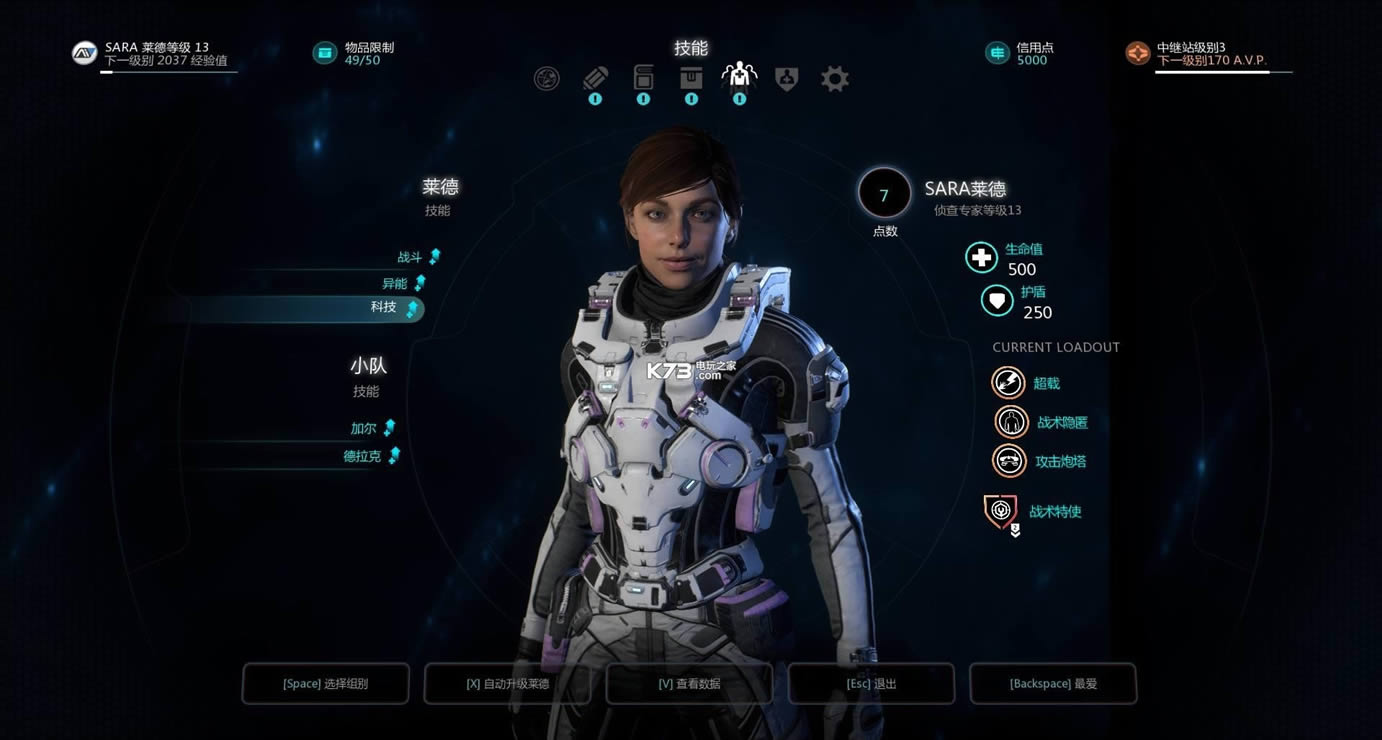Select the 战斗 combat skill category
The width and height of the screenshot is (1382, 740).
coord(411,257)
